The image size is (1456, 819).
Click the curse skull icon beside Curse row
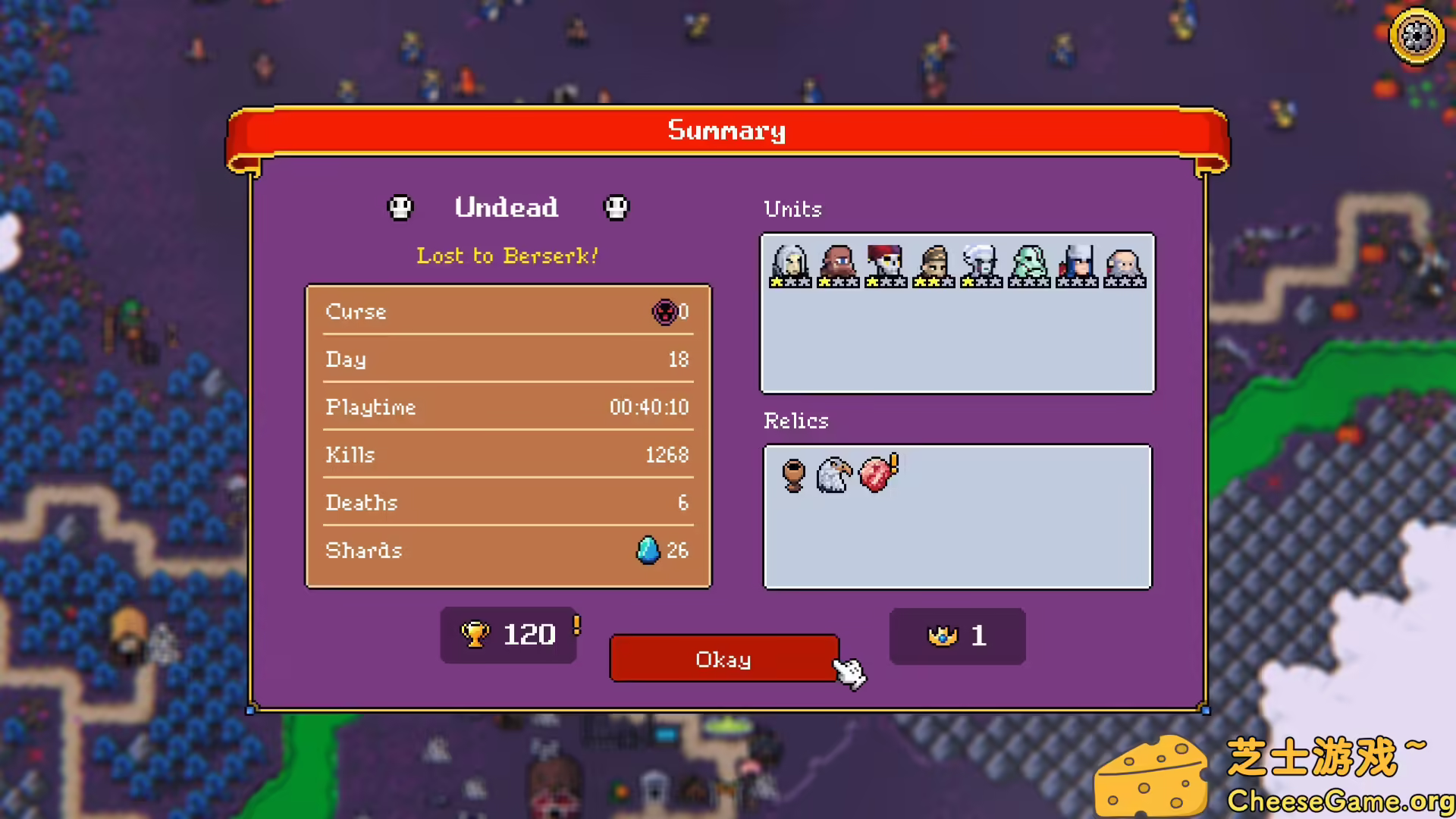point(666,312)
